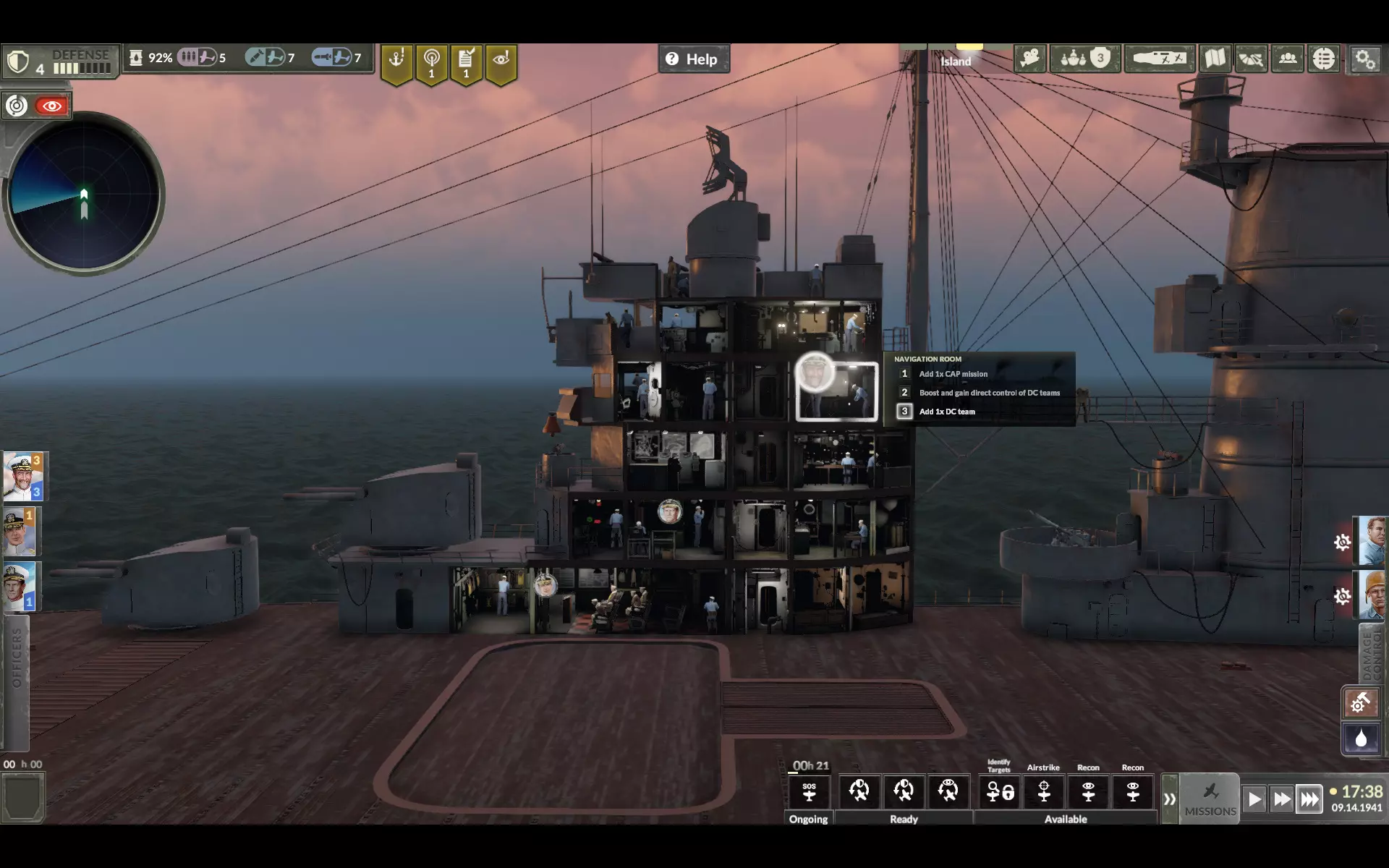Show the flight deck view
This screenshot has height=868, width=1389.
[x=1159, y=59]
